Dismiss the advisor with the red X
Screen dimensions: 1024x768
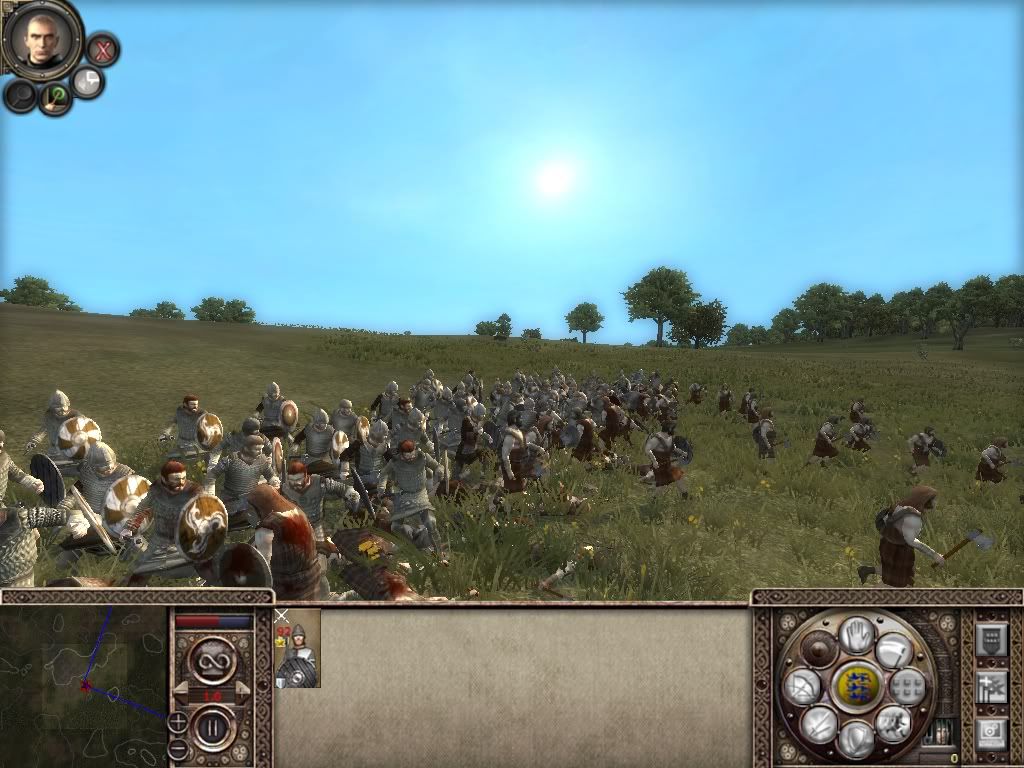(102, 49)
